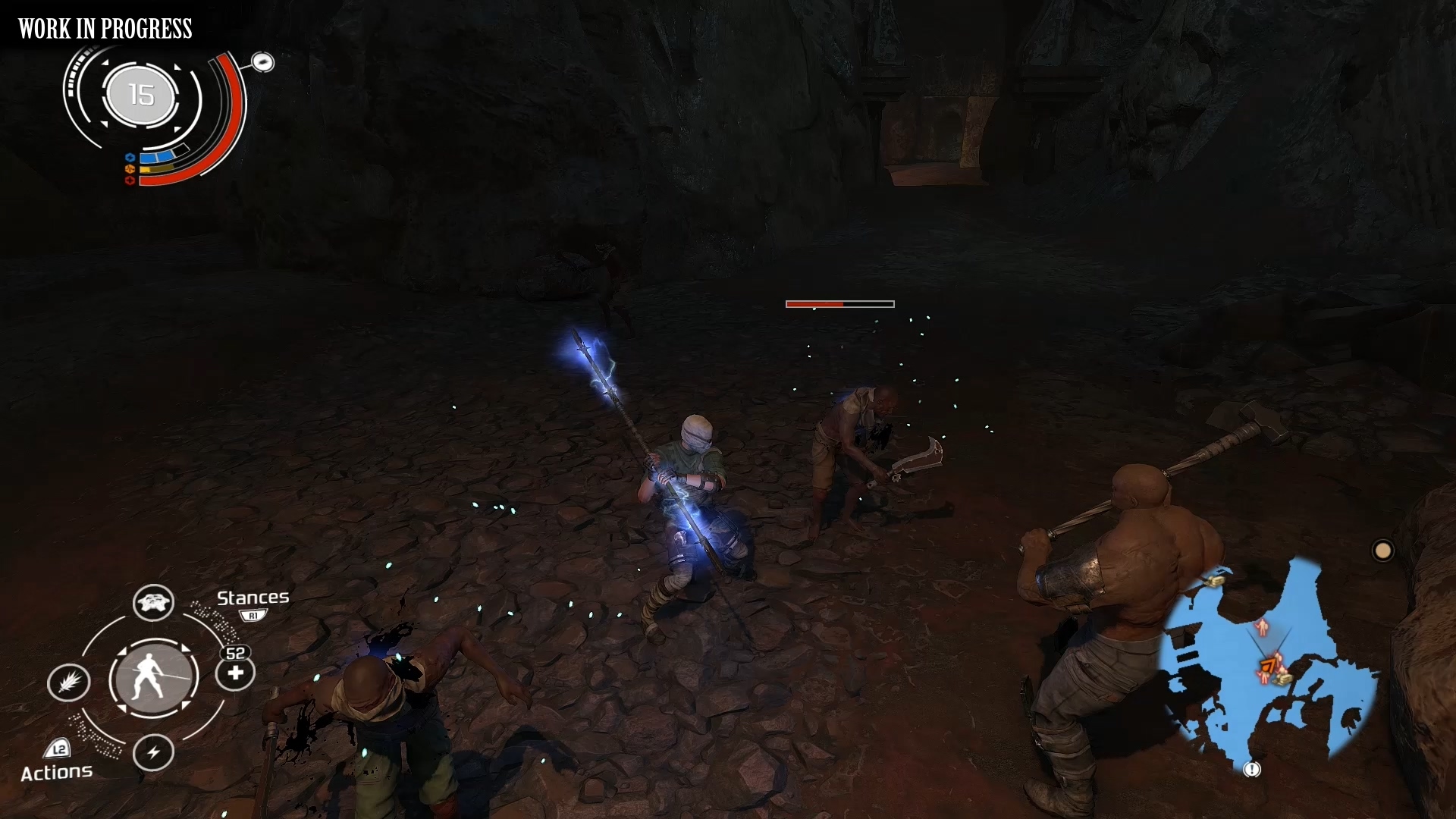The image size is (1456, 819).
Task: Click the character staff icon at wheel center
Action: 153,678
